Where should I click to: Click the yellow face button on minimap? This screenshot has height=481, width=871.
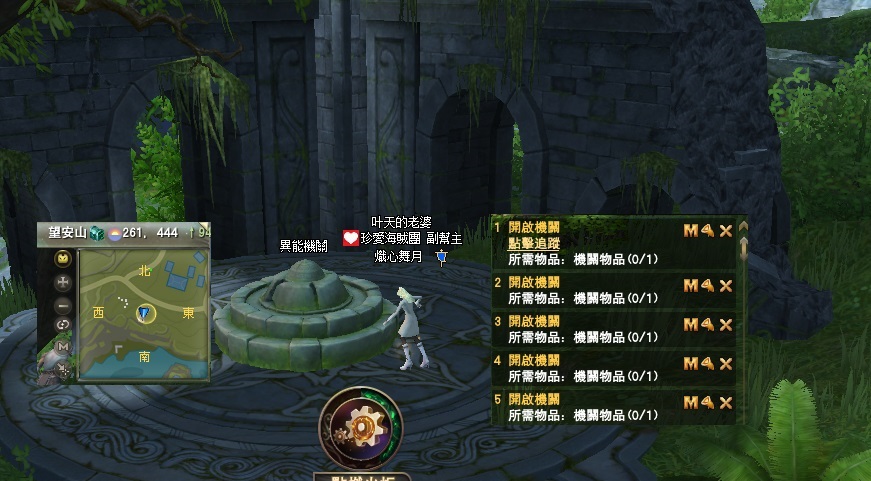(62, 259)
